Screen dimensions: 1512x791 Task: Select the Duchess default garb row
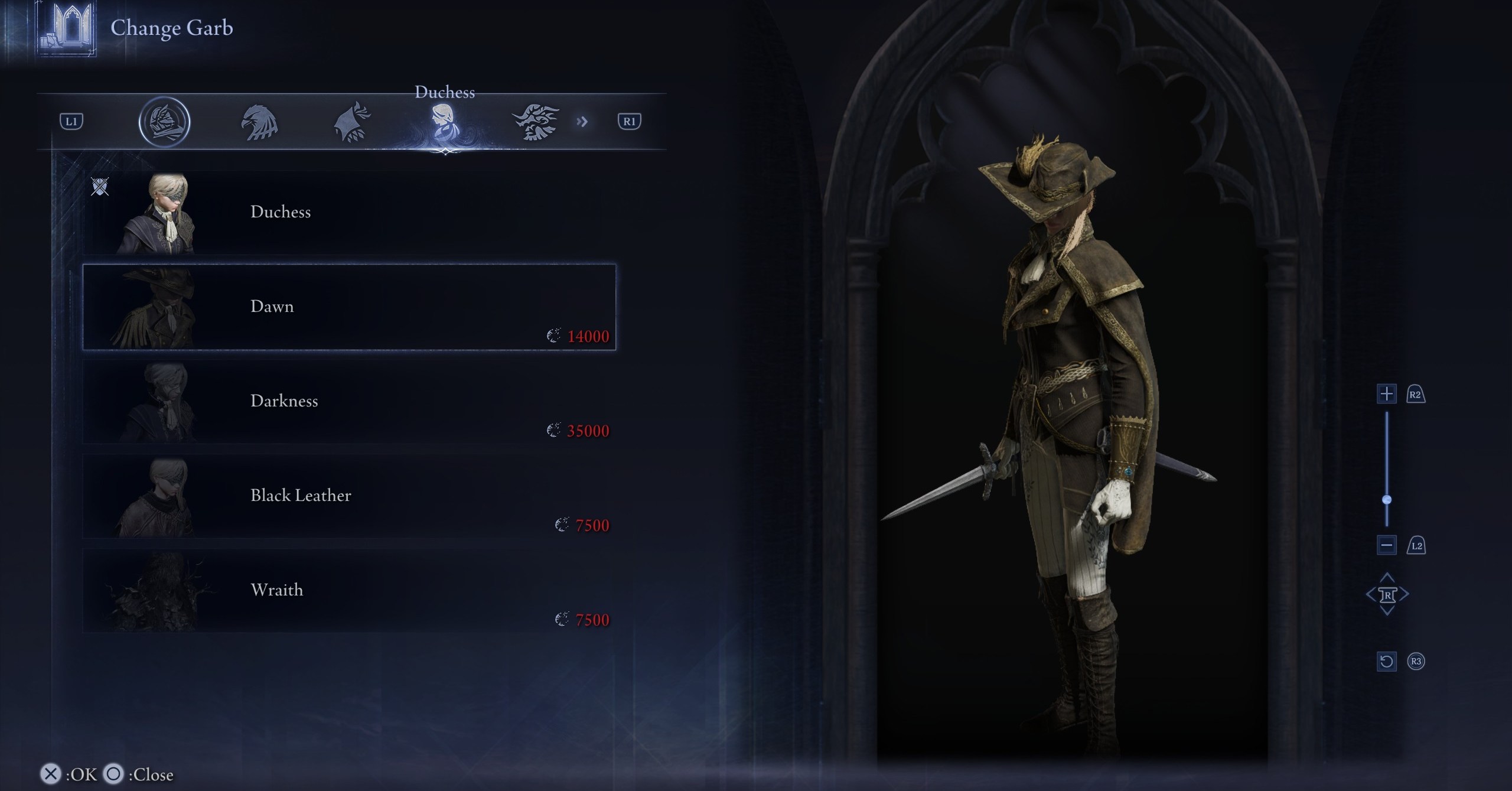click(348, 213)
